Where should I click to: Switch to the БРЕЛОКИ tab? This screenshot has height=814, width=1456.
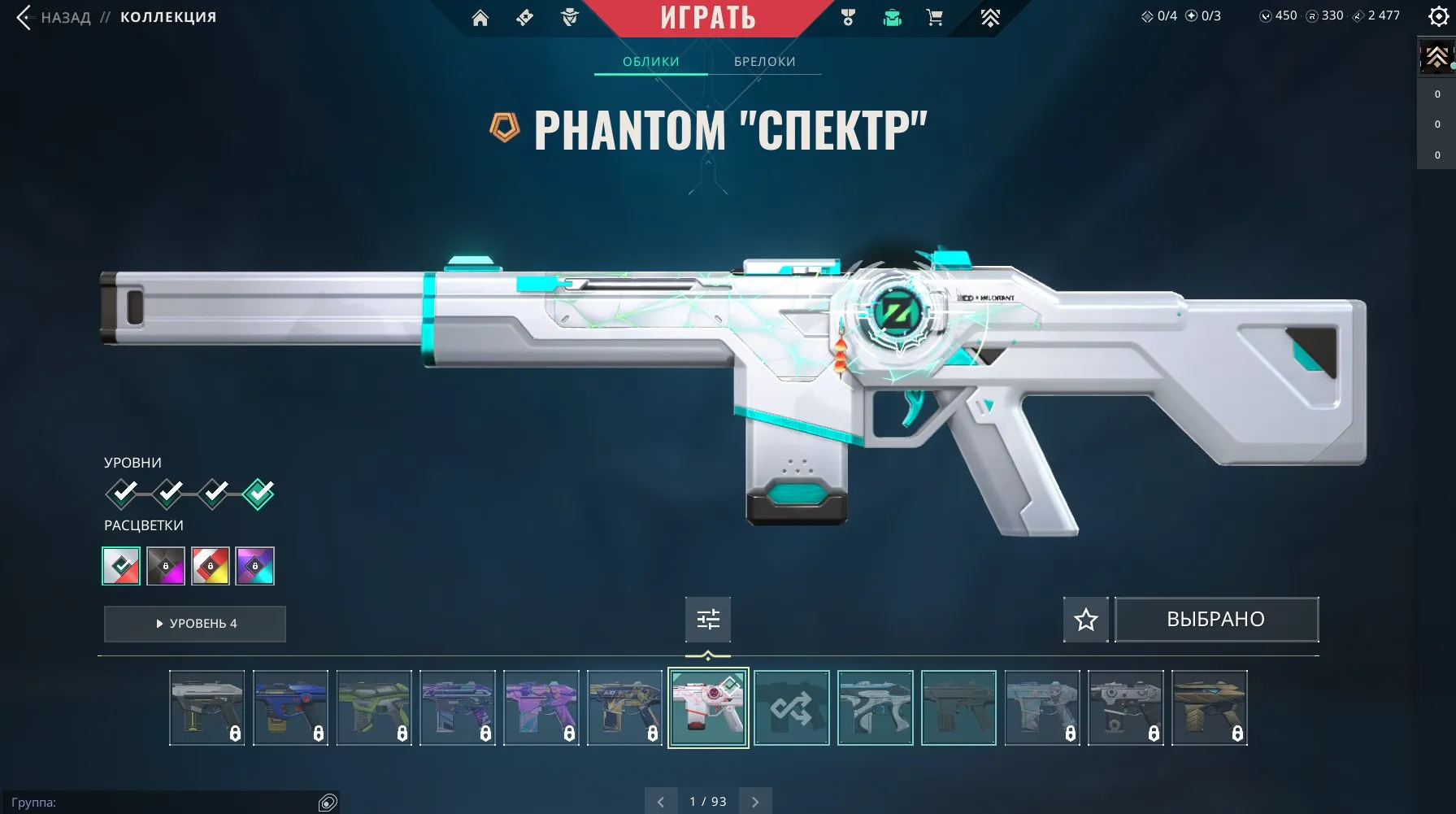764,61
